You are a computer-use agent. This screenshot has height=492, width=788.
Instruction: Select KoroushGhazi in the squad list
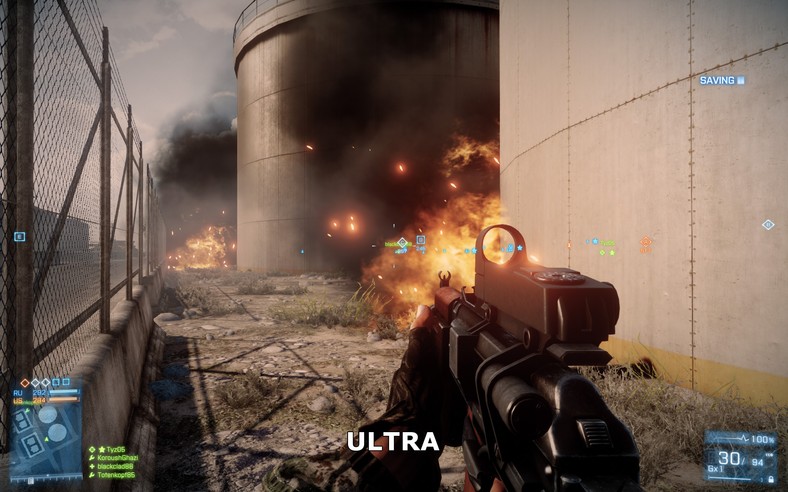coord(118,458)
